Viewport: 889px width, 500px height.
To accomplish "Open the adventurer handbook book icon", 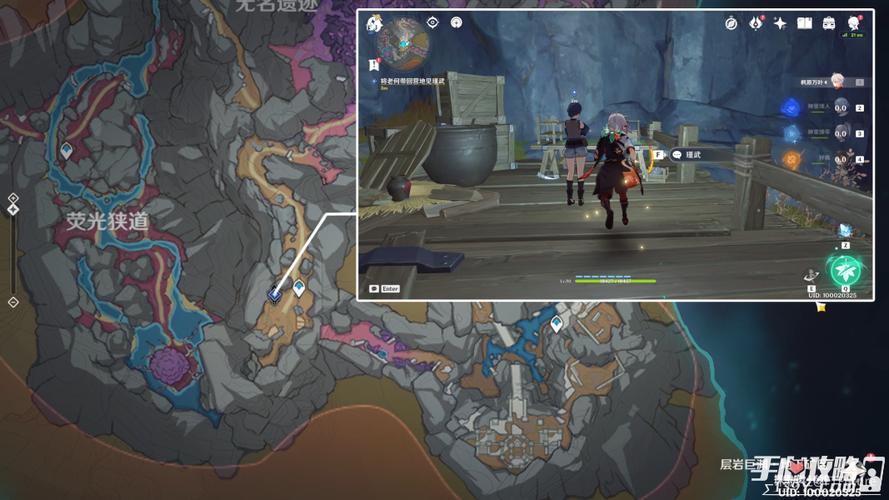I will click(x=804, y=23).
